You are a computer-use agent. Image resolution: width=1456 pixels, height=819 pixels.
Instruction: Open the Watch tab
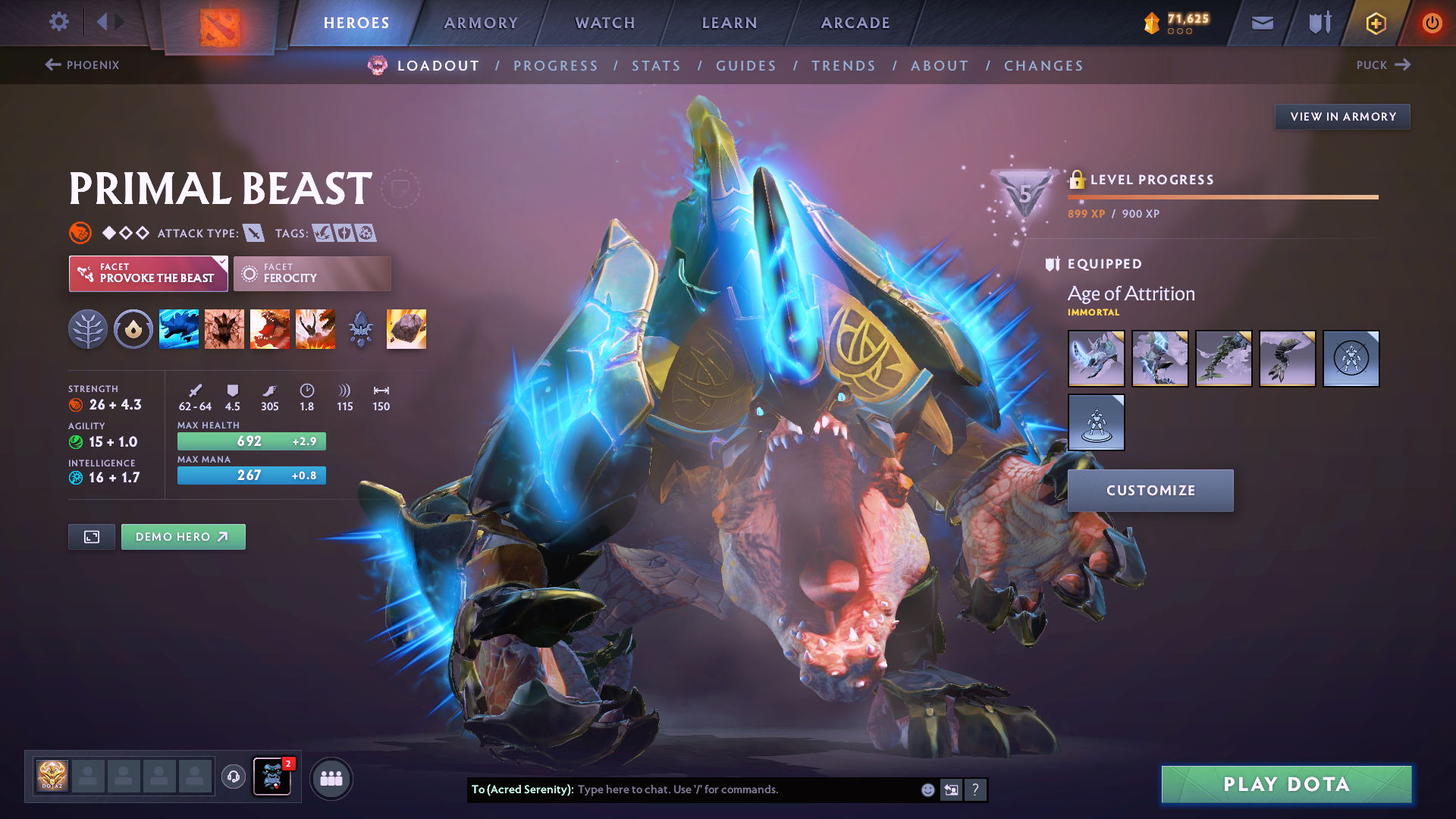(605, 23)
